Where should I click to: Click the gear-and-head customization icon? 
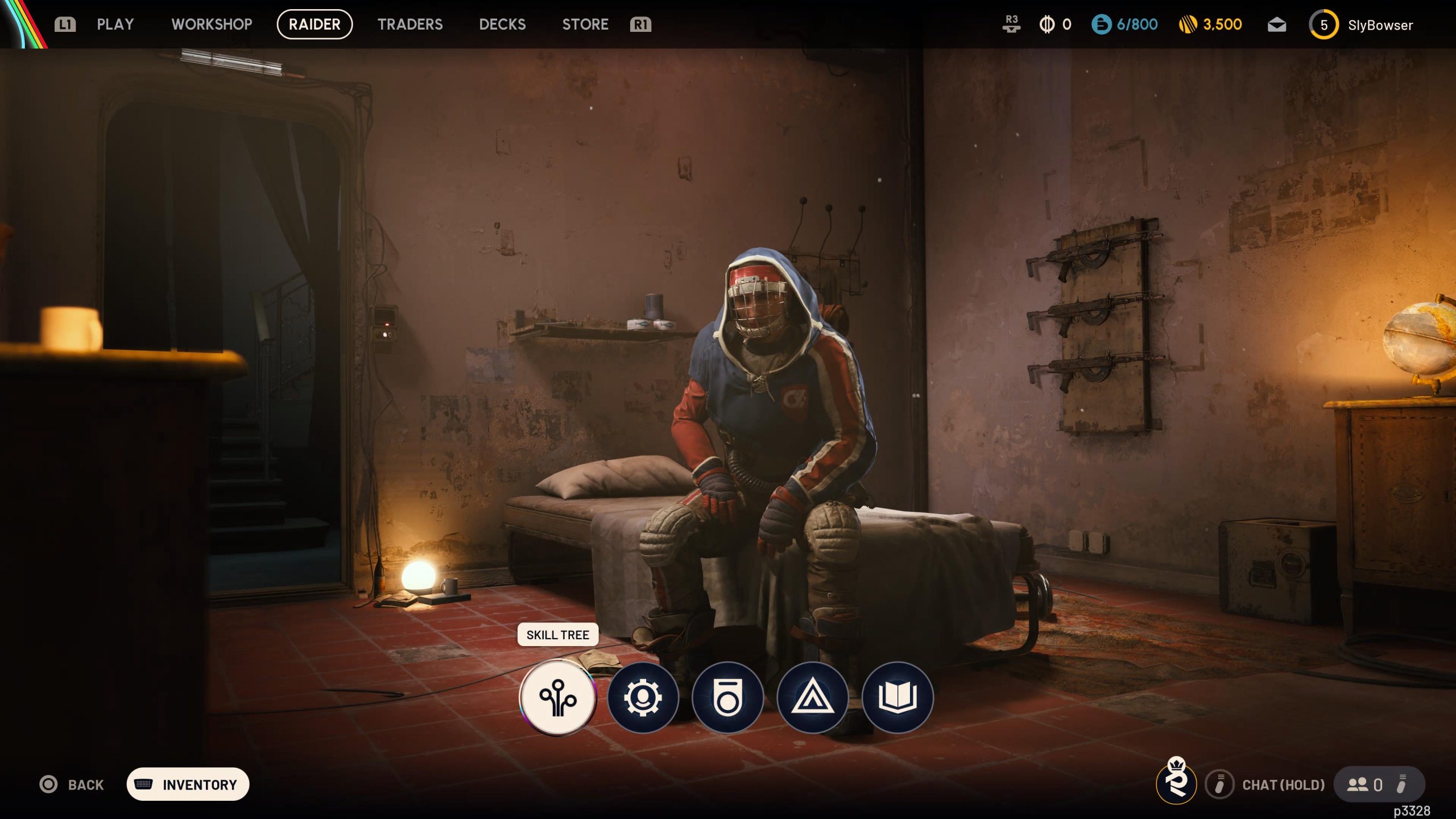pyautogui.click(x=643, y=697)
